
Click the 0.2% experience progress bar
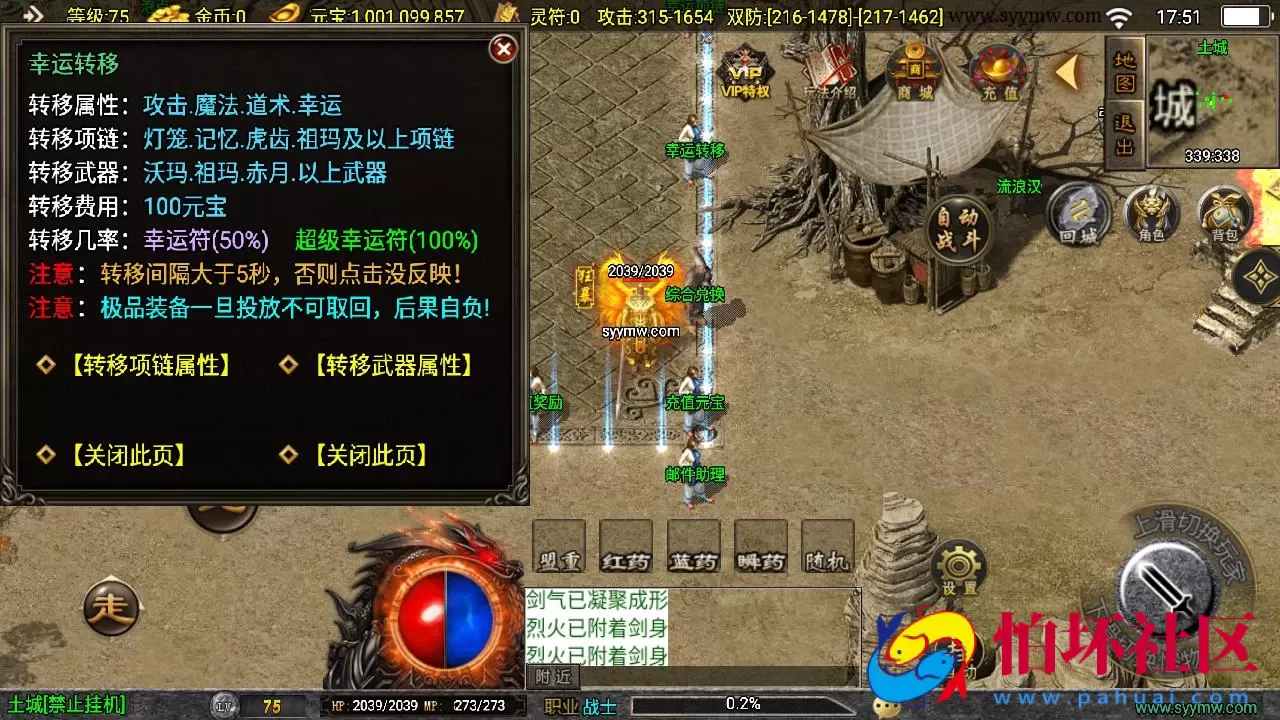coord(745,704)
